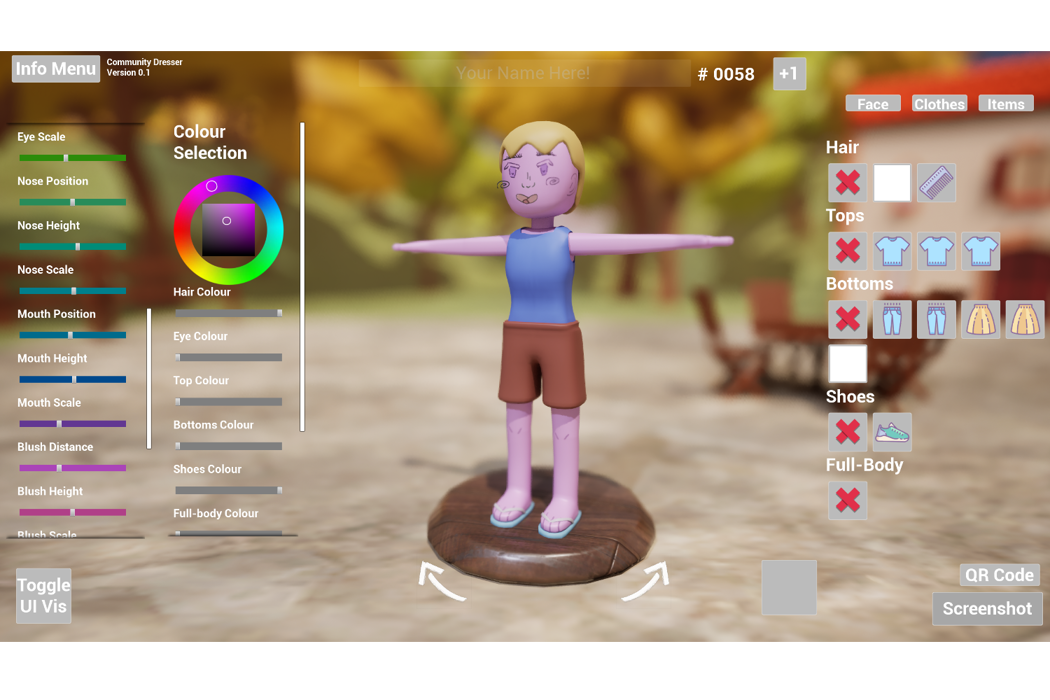Remove the full-body outfit
The height and width of the screenshot is (700, 1050).
click(847, 500)
